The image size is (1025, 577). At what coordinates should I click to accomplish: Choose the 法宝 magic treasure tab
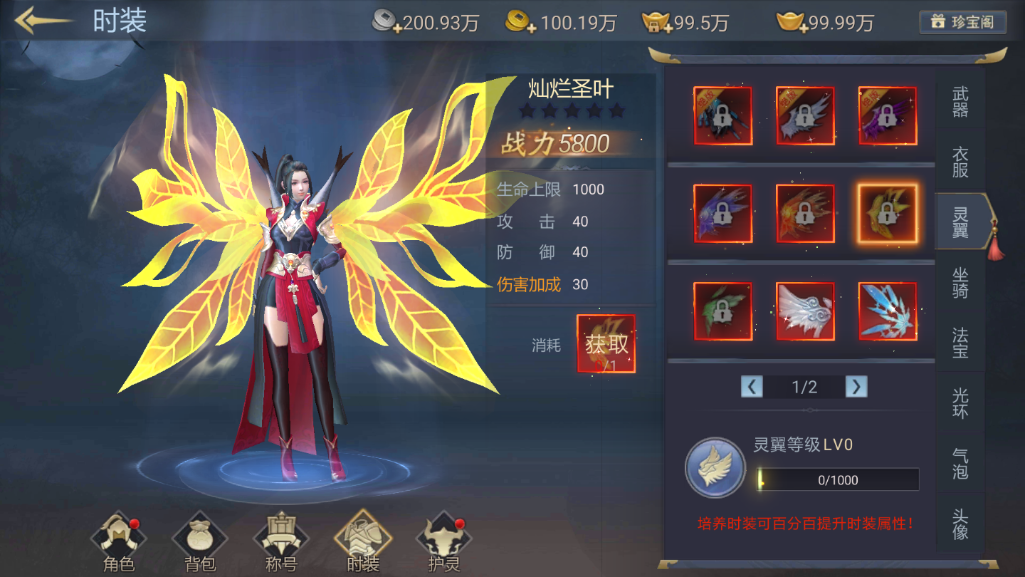click(960, 341)
